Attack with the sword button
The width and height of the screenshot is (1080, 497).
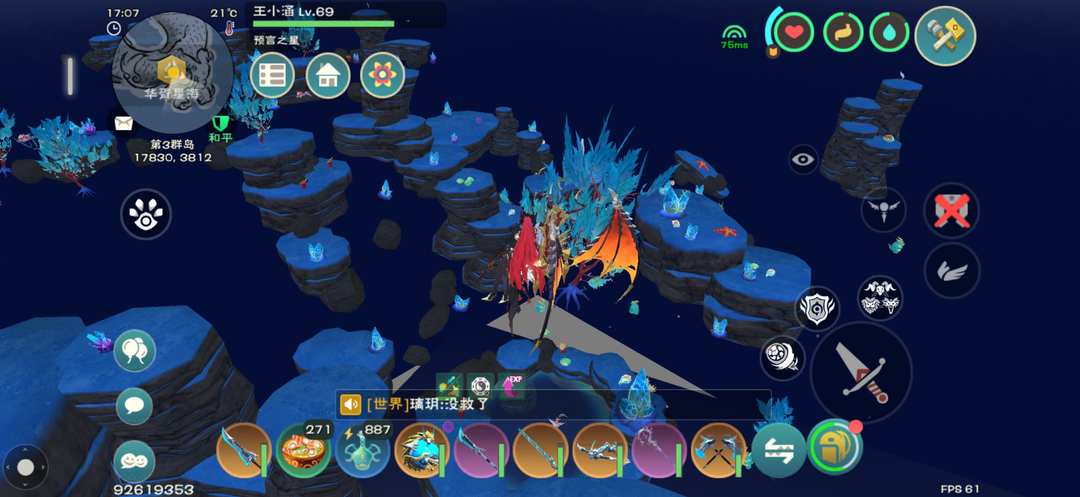[x=861, y=372]
